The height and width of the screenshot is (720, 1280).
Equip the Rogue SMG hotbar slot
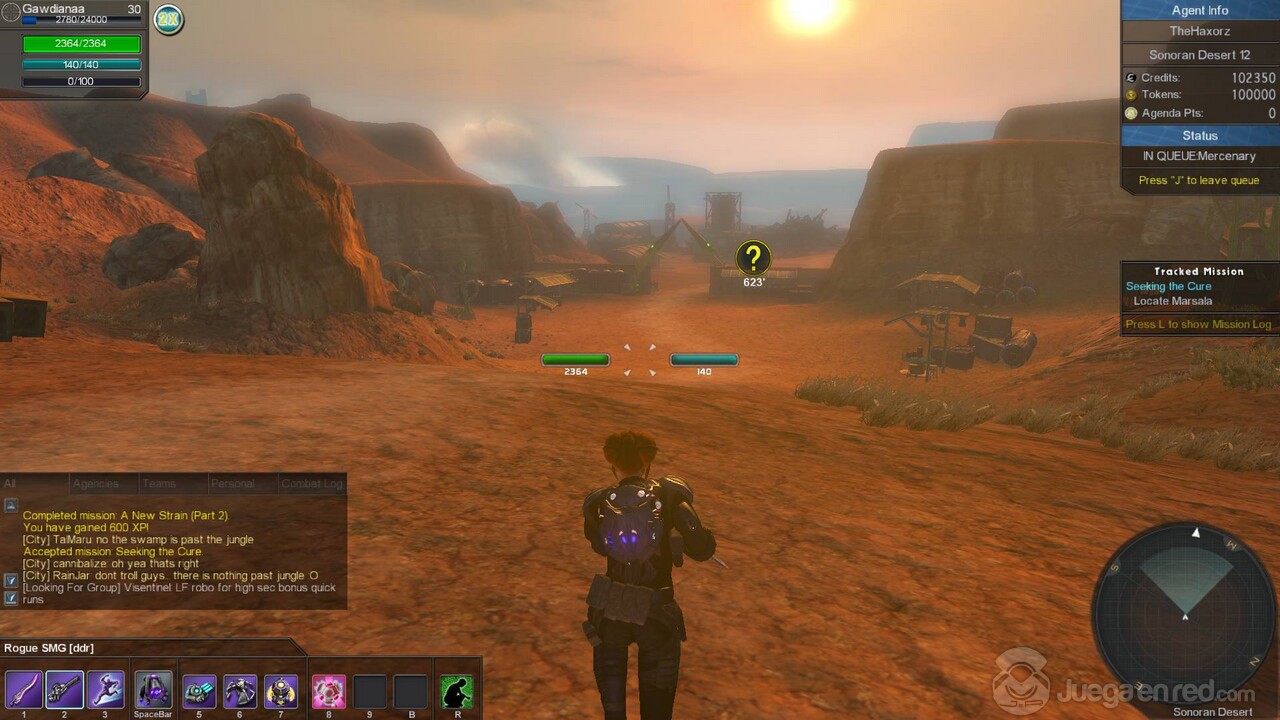65,690
